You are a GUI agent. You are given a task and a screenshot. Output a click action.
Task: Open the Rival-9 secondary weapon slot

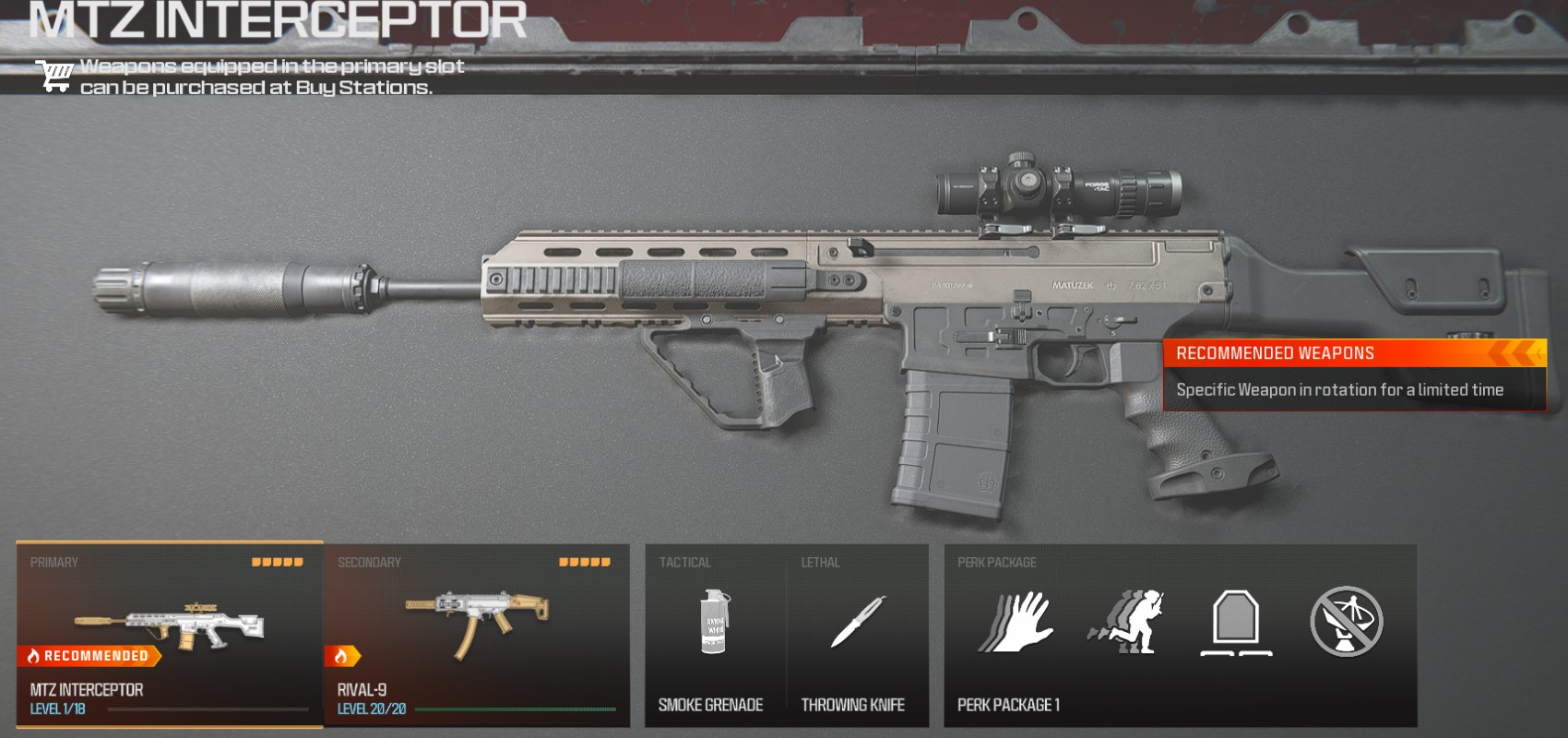(x=476, y=635)
